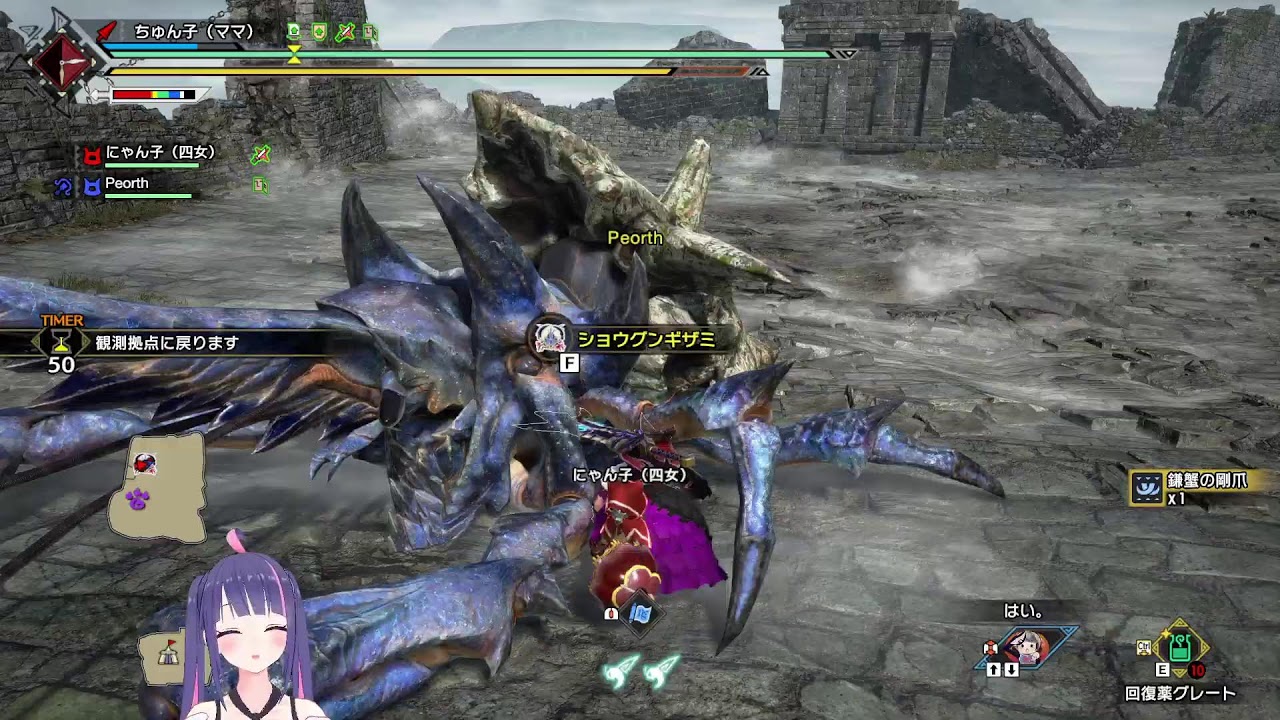Screen dimensions: 1280x720
Task: Click the minimap monster marker icon
Action: (x=145, y=464)
